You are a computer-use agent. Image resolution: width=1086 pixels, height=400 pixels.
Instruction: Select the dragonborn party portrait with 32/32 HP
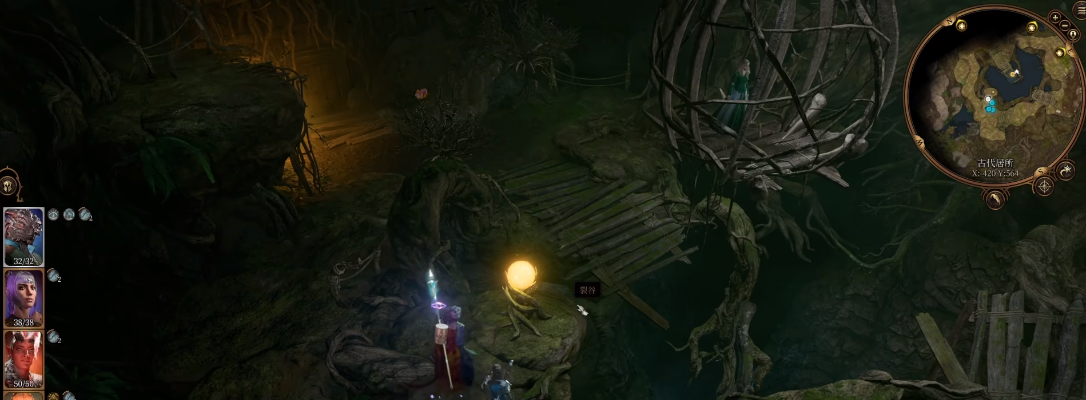coord(23,236)
